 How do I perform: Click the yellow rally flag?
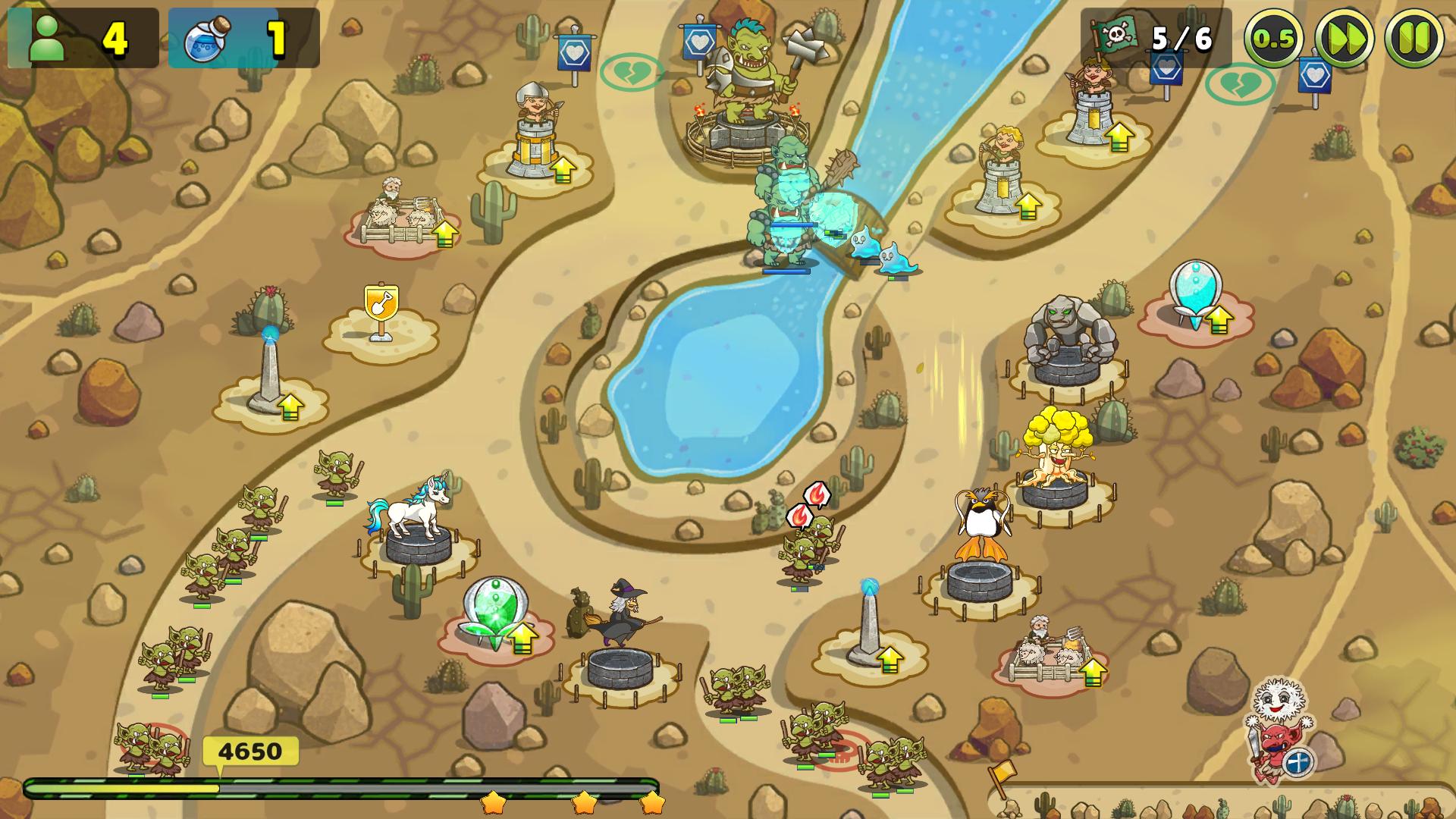click(x=1001, y=775)
